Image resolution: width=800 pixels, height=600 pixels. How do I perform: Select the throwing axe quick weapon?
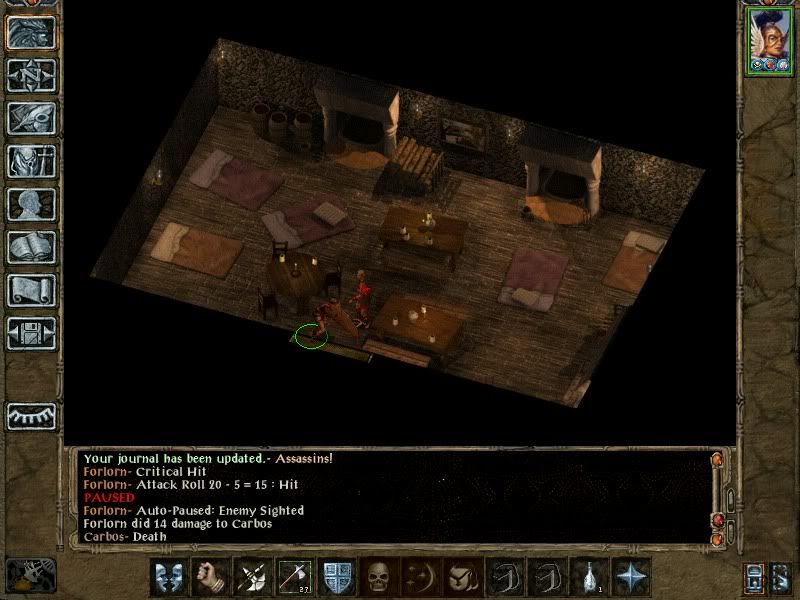click(294, 577)
